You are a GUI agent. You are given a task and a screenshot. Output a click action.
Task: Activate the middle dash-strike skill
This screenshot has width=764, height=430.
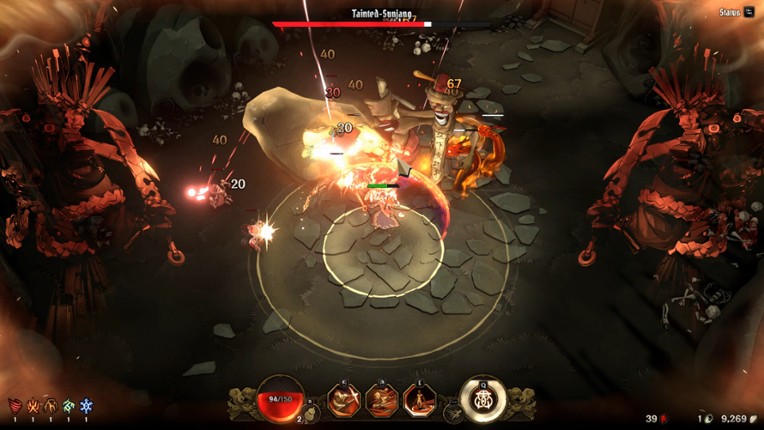tap(382, 400)
